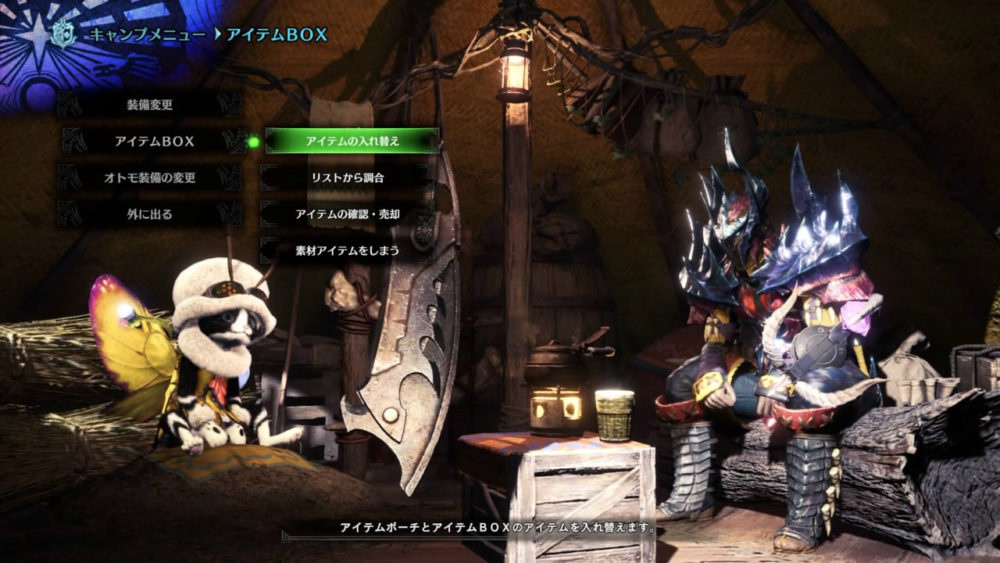Choose オトモ装備の変更 from the menu
This screenshot has width=1000, height=563.
150,177
